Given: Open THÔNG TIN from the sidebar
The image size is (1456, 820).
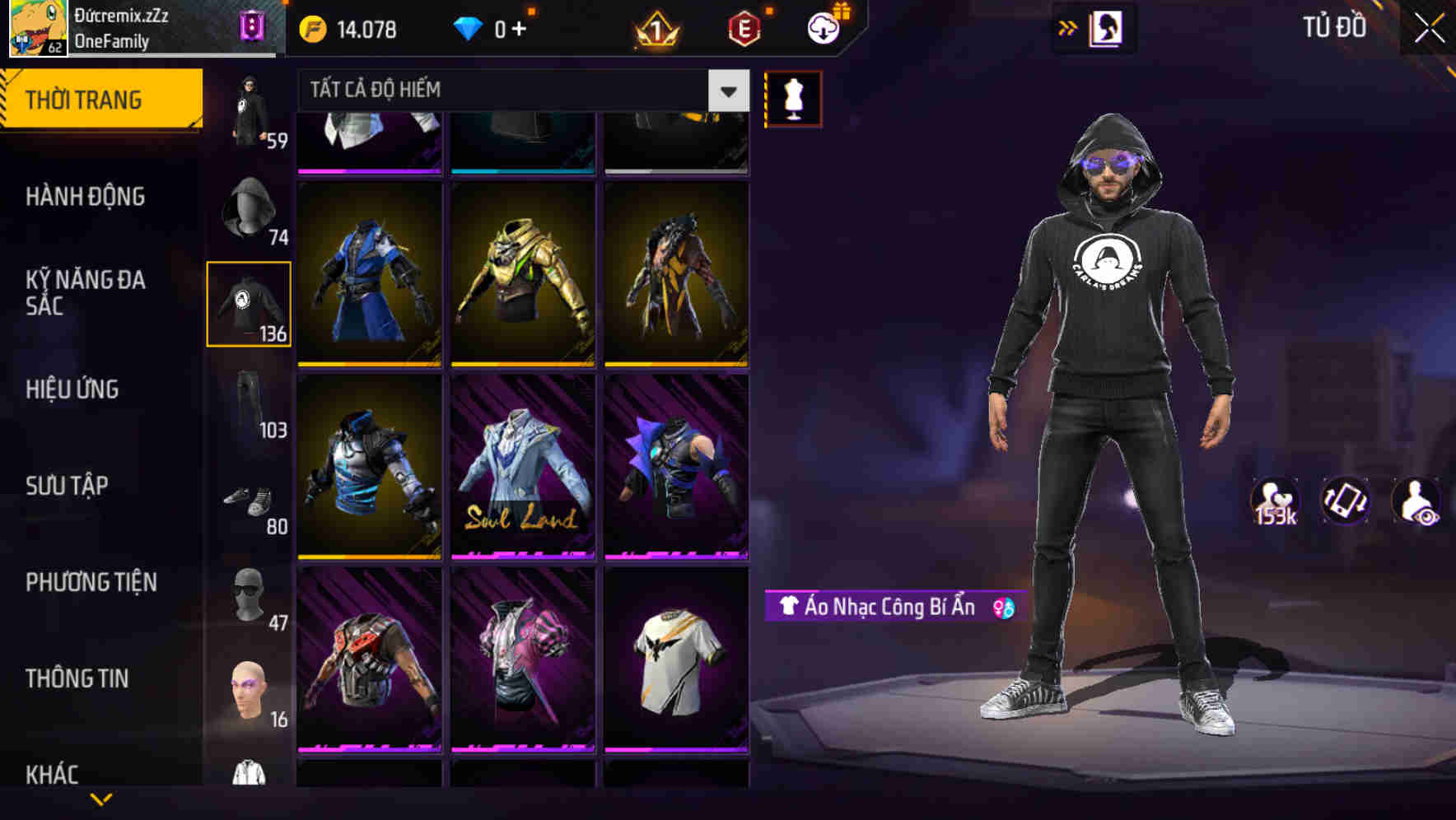Looking at the screenshot, I should 77,679.
